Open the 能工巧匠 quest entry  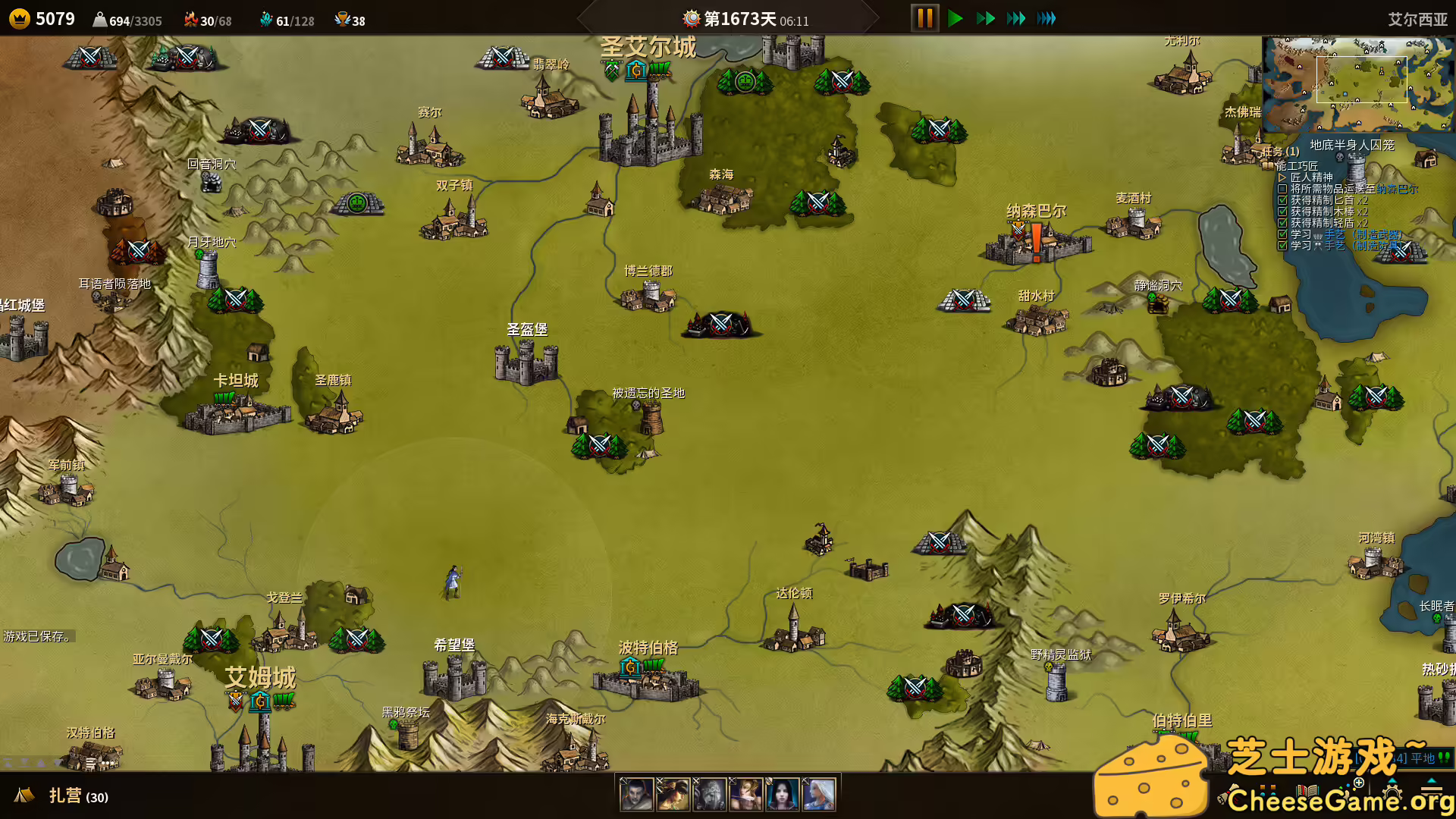tap(1296, 165)
